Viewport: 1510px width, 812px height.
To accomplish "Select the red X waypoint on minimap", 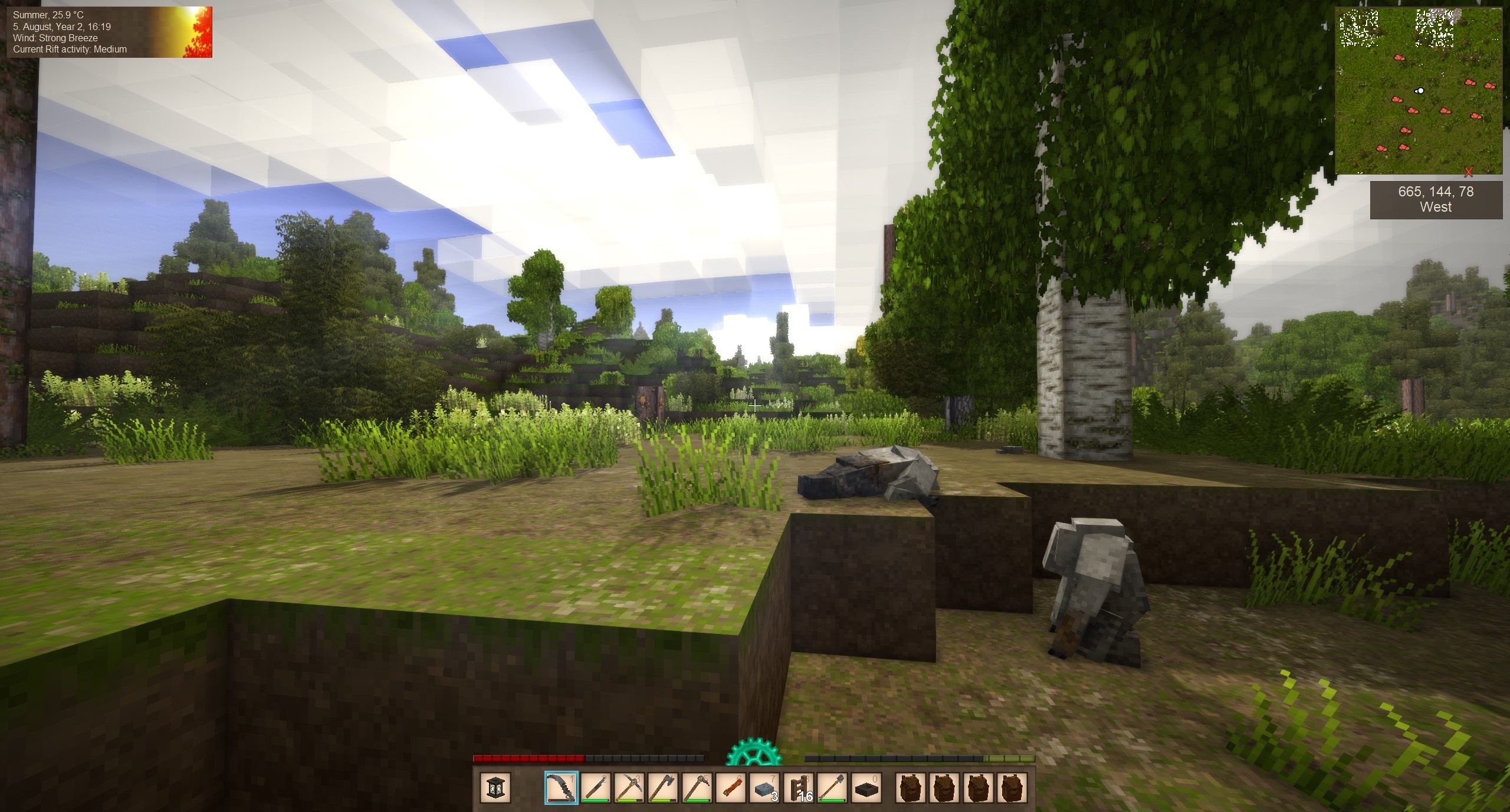I will 1469,172.
